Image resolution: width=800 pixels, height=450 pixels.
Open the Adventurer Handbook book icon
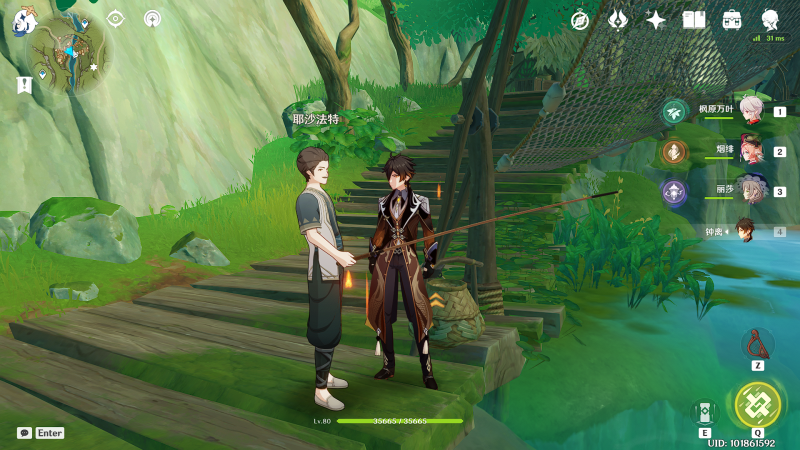pos(694,20)
